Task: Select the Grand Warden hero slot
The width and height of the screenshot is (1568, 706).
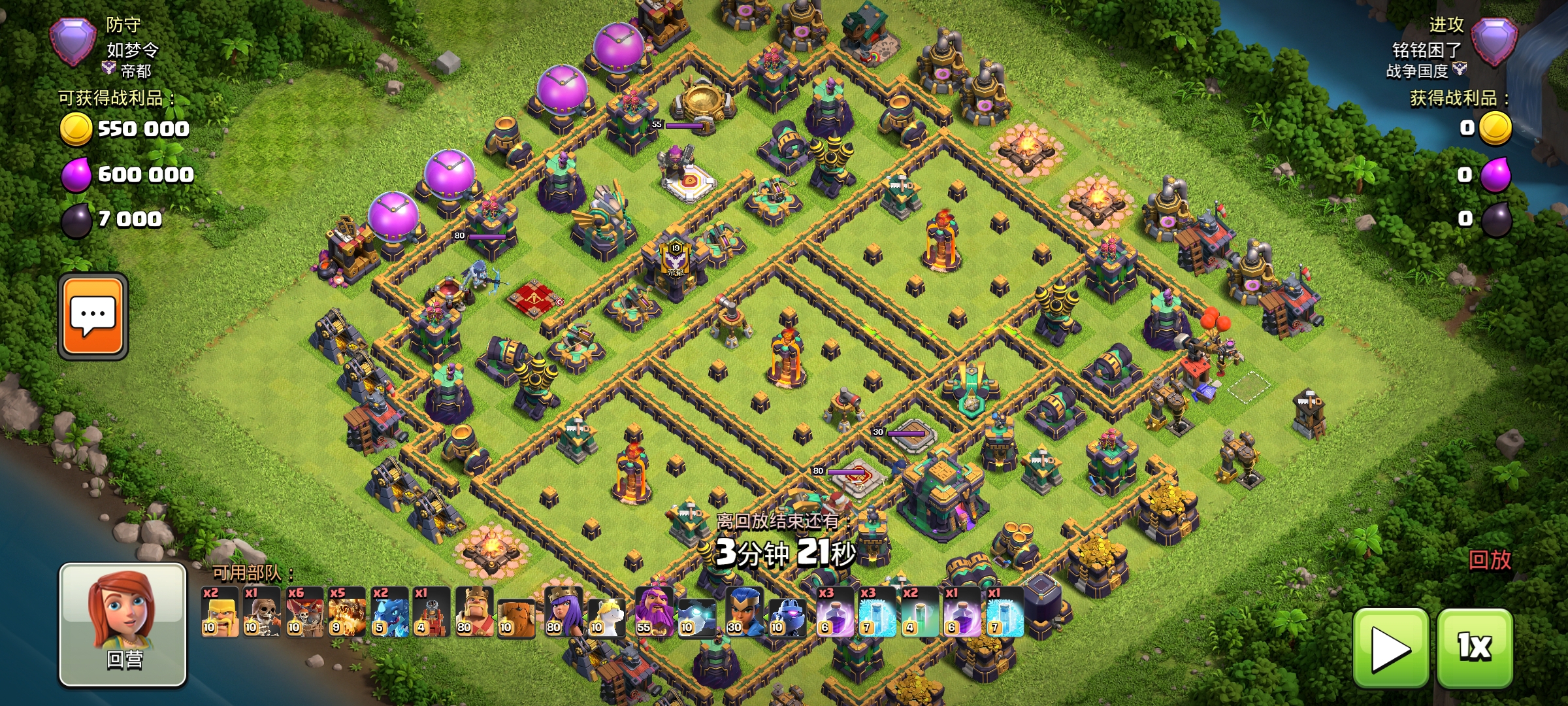Action: [x=654, y=612]
